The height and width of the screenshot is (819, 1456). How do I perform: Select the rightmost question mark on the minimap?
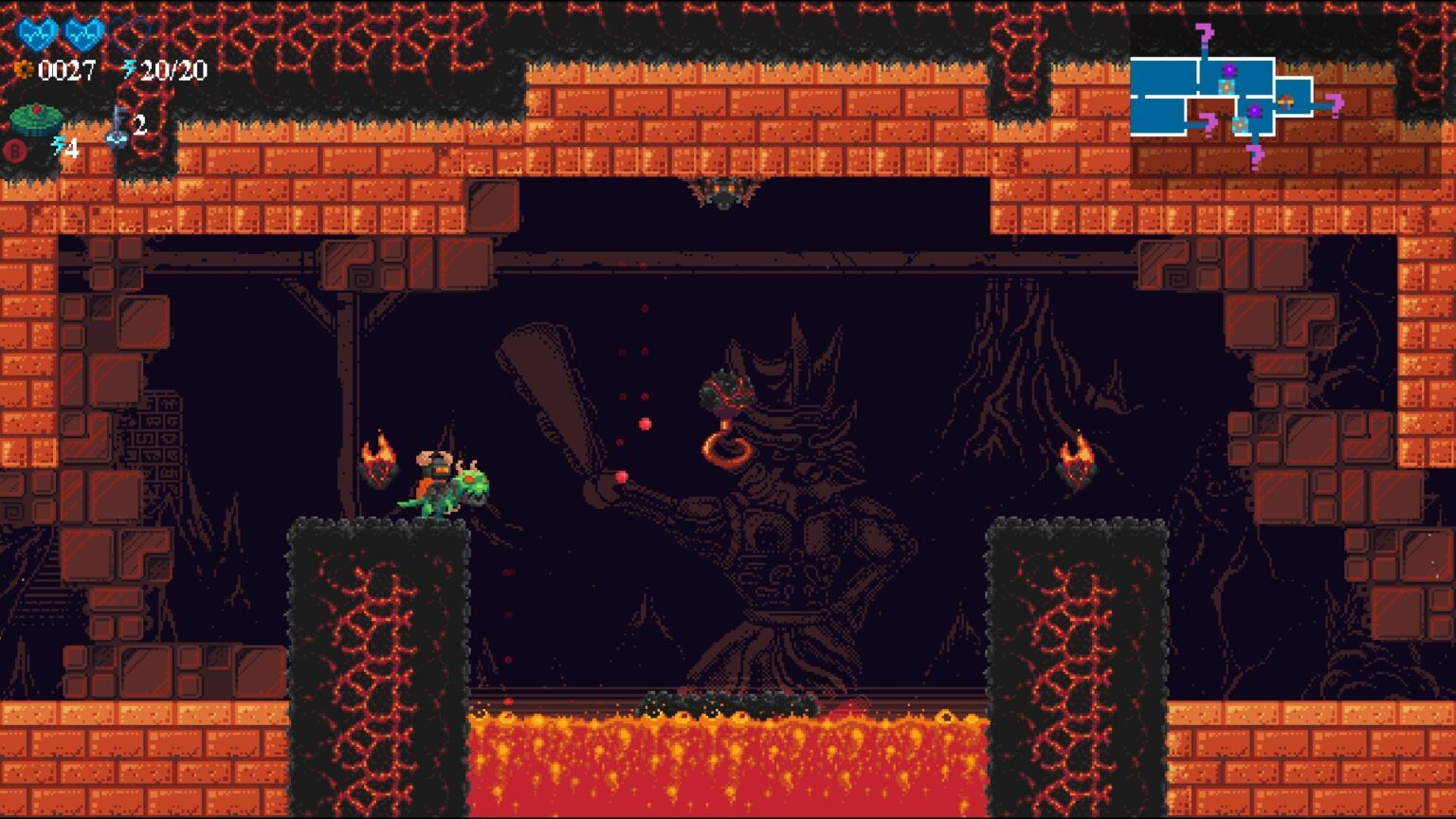tap(1335, 103)
